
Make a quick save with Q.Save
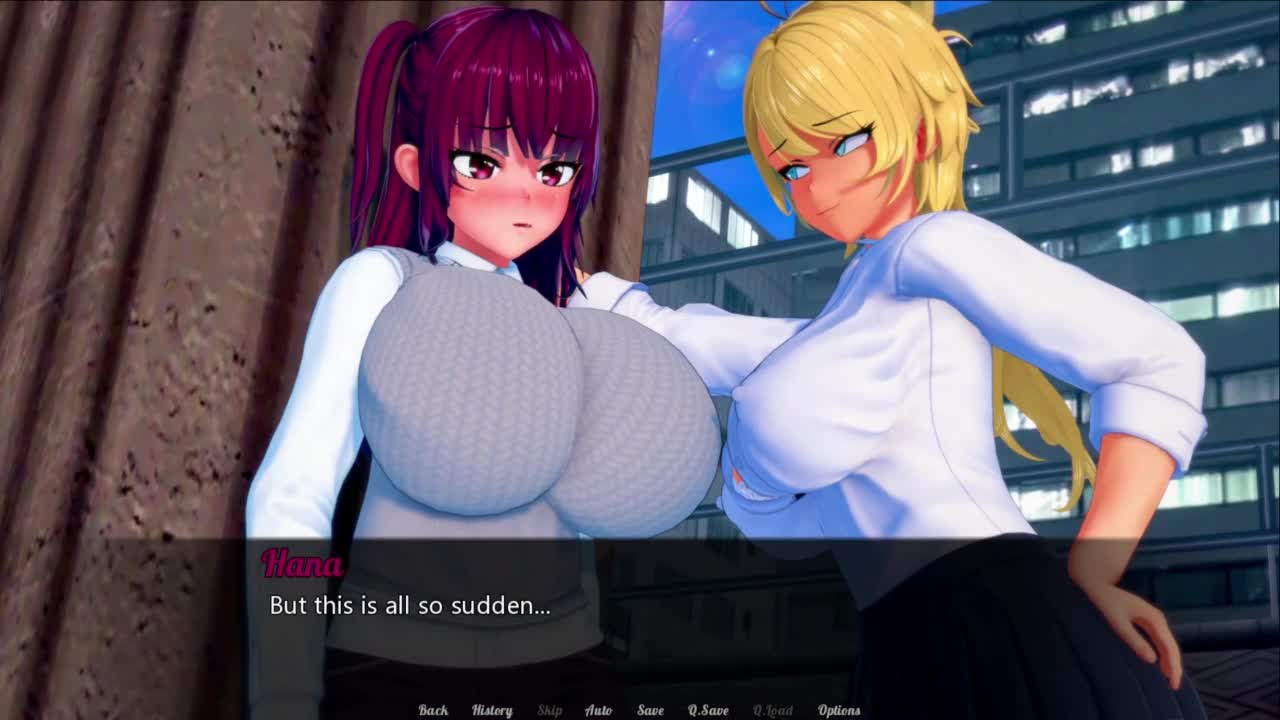coord(708,710)
